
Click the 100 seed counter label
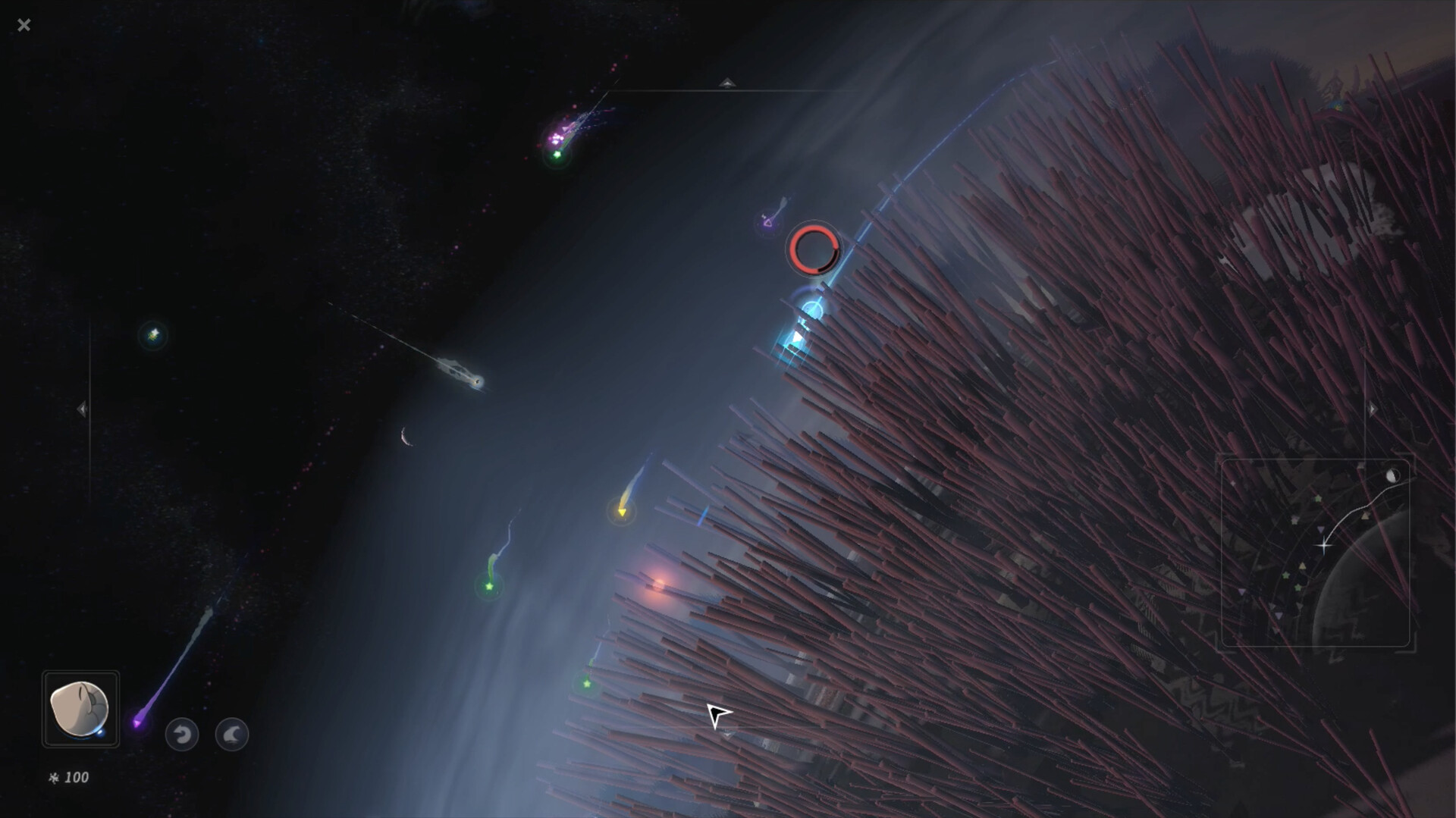76,777
